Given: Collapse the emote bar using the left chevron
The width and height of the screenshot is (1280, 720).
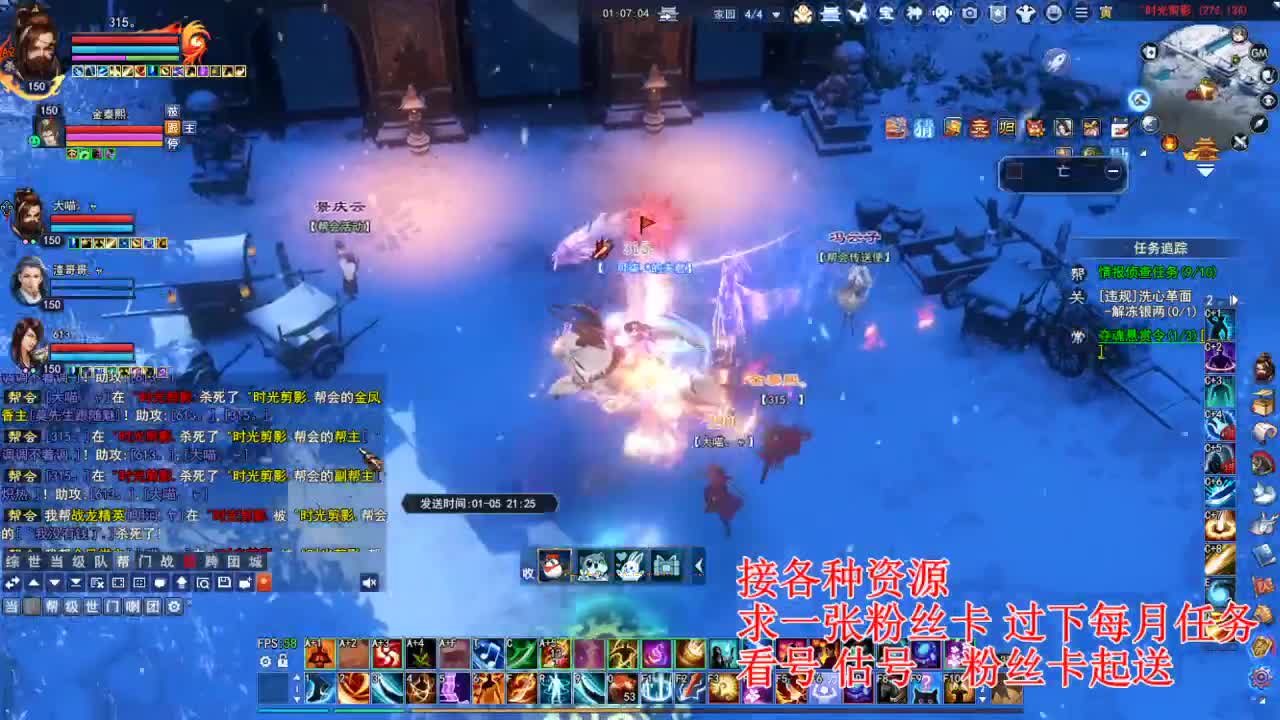Looking at the screenshot, I should pyautogui.click(x=697, y=565).
